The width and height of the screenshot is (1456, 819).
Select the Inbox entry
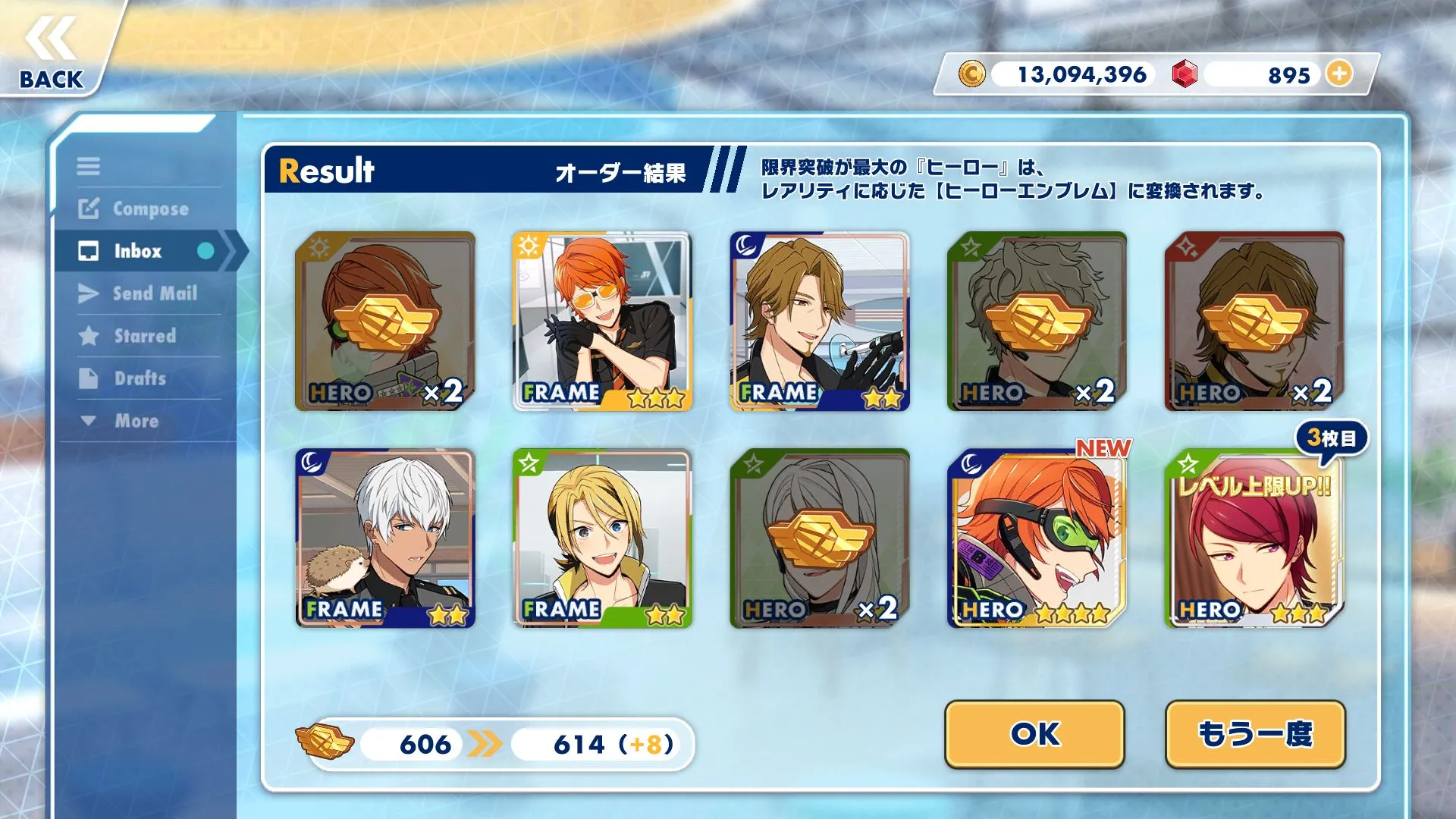tap(138, 251)
